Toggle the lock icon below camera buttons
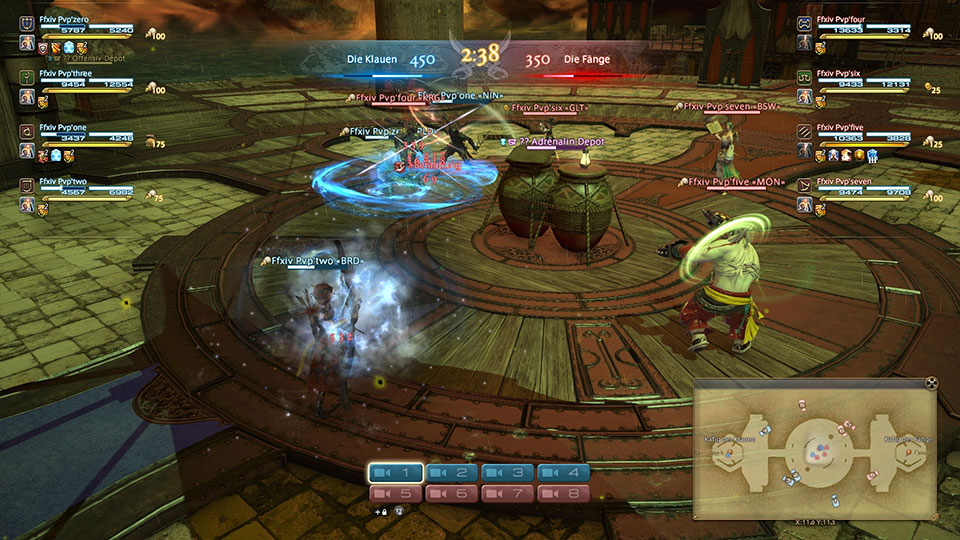Viewport: 960px width, 540px height. pyautogui.click(x=382, y=511)
